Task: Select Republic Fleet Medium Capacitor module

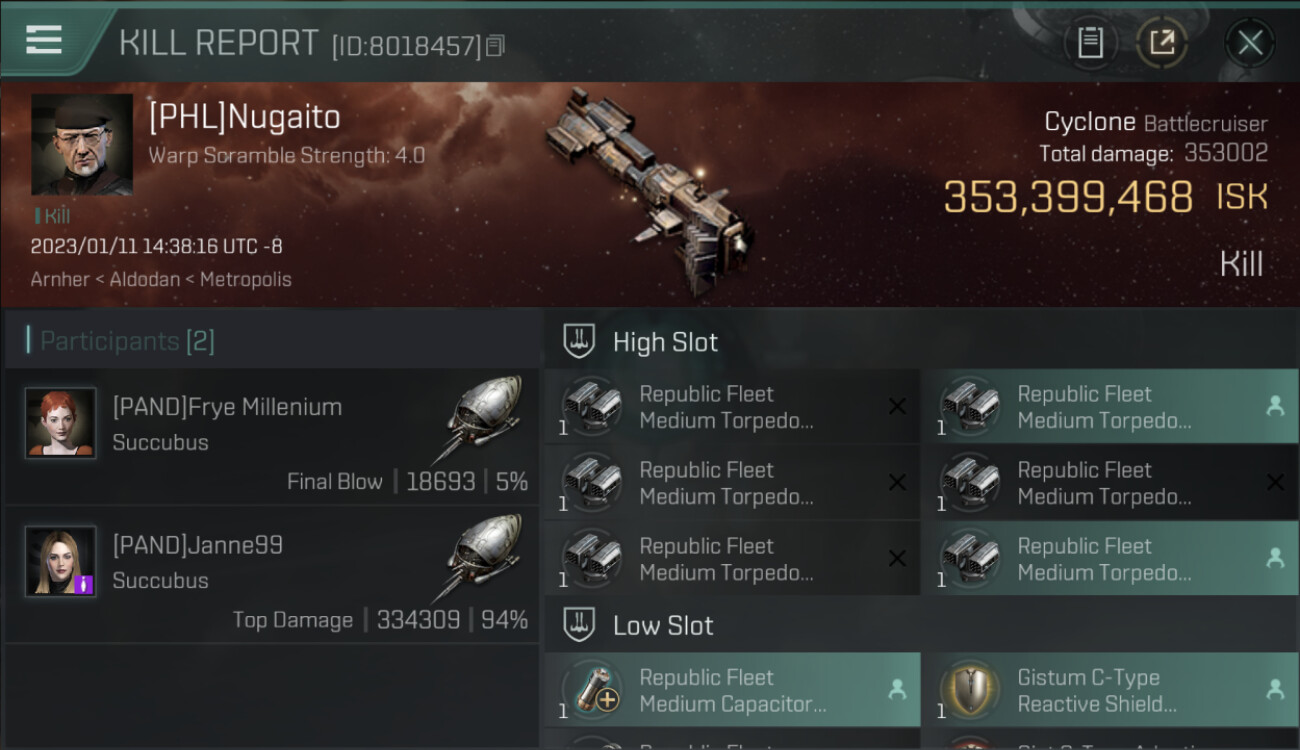Action: (x=732, y=690)
